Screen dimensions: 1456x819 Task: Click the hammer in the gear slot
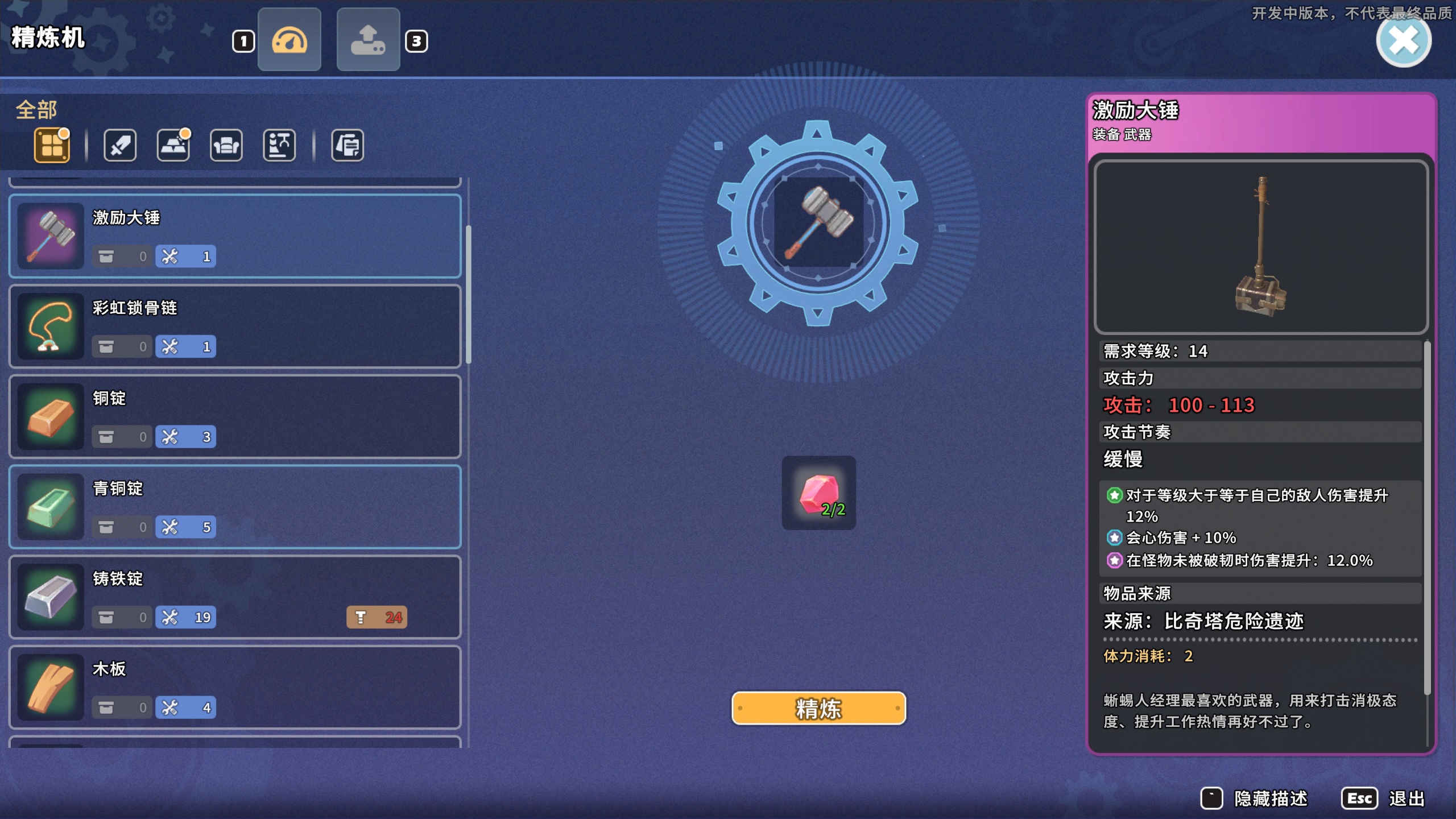[818, 222]
